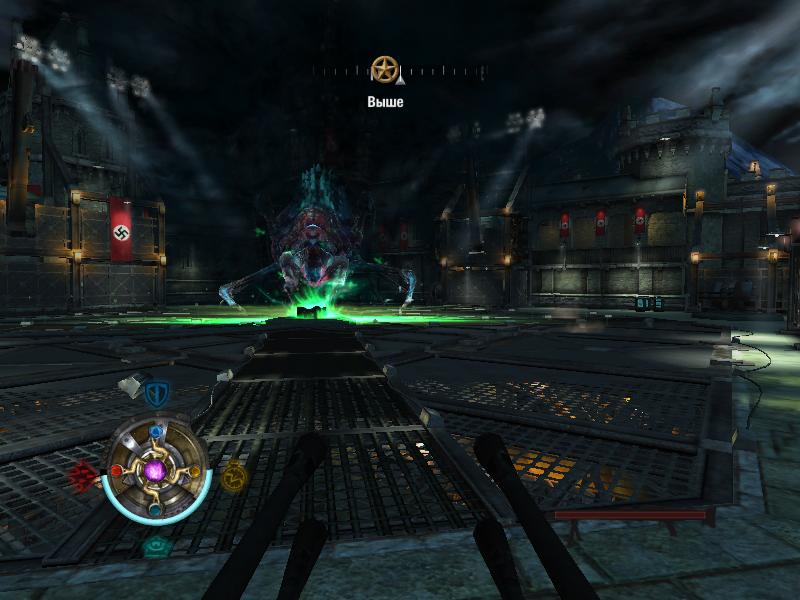
Task: Activate the teal Veil Sight icon
Action: [155, 547]
